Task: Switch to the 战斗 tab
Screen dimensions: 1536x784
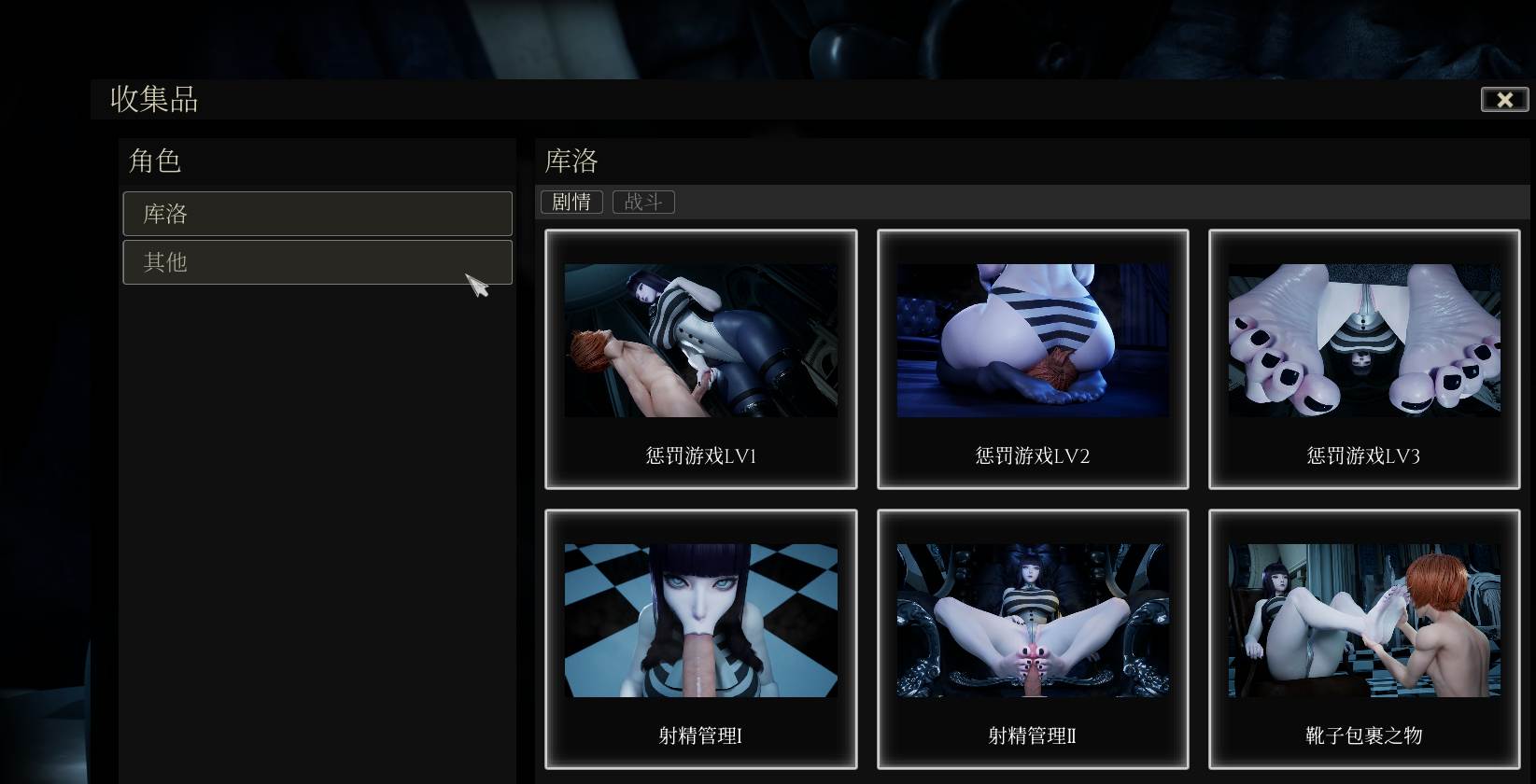Action: pos(642,202)
